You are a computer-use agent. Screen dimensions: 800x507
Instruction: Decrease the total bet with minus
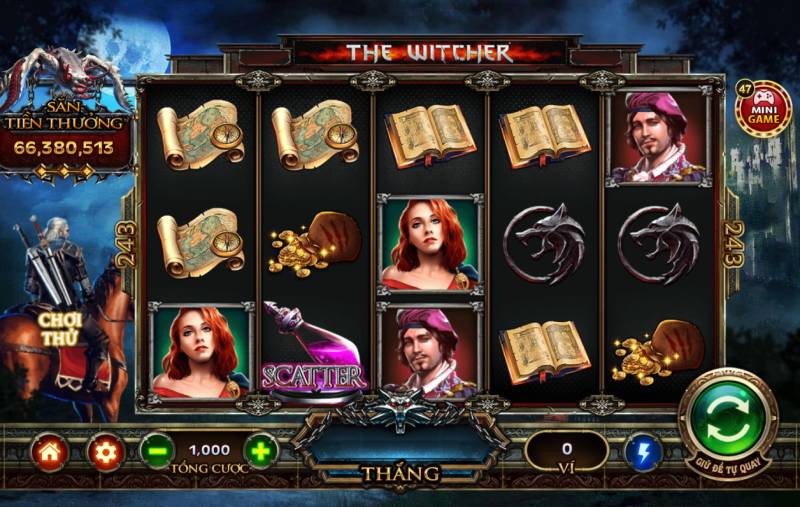point(156,452)
